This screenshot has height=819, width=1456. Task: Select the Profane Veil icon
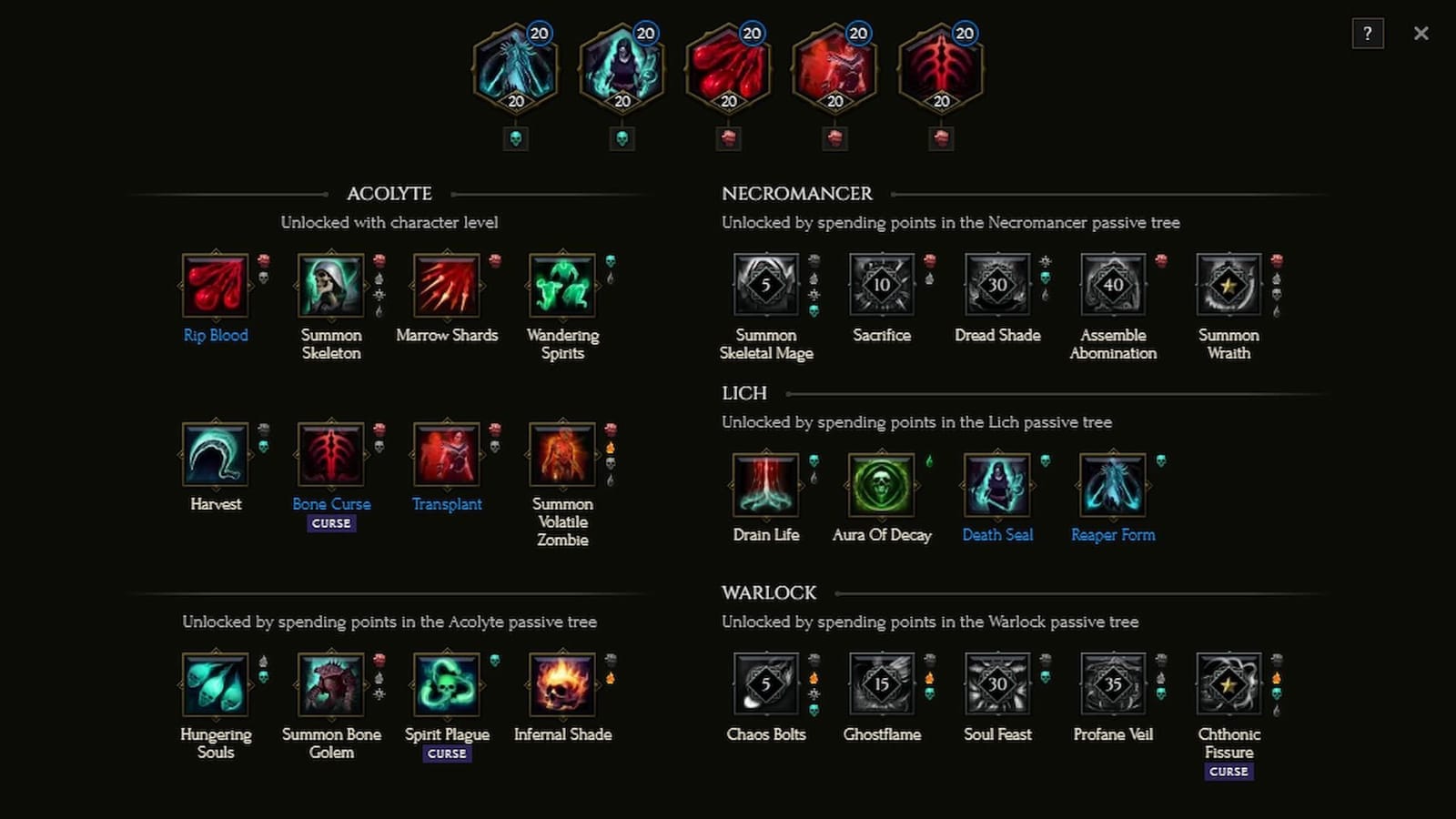coord(1112,685)
